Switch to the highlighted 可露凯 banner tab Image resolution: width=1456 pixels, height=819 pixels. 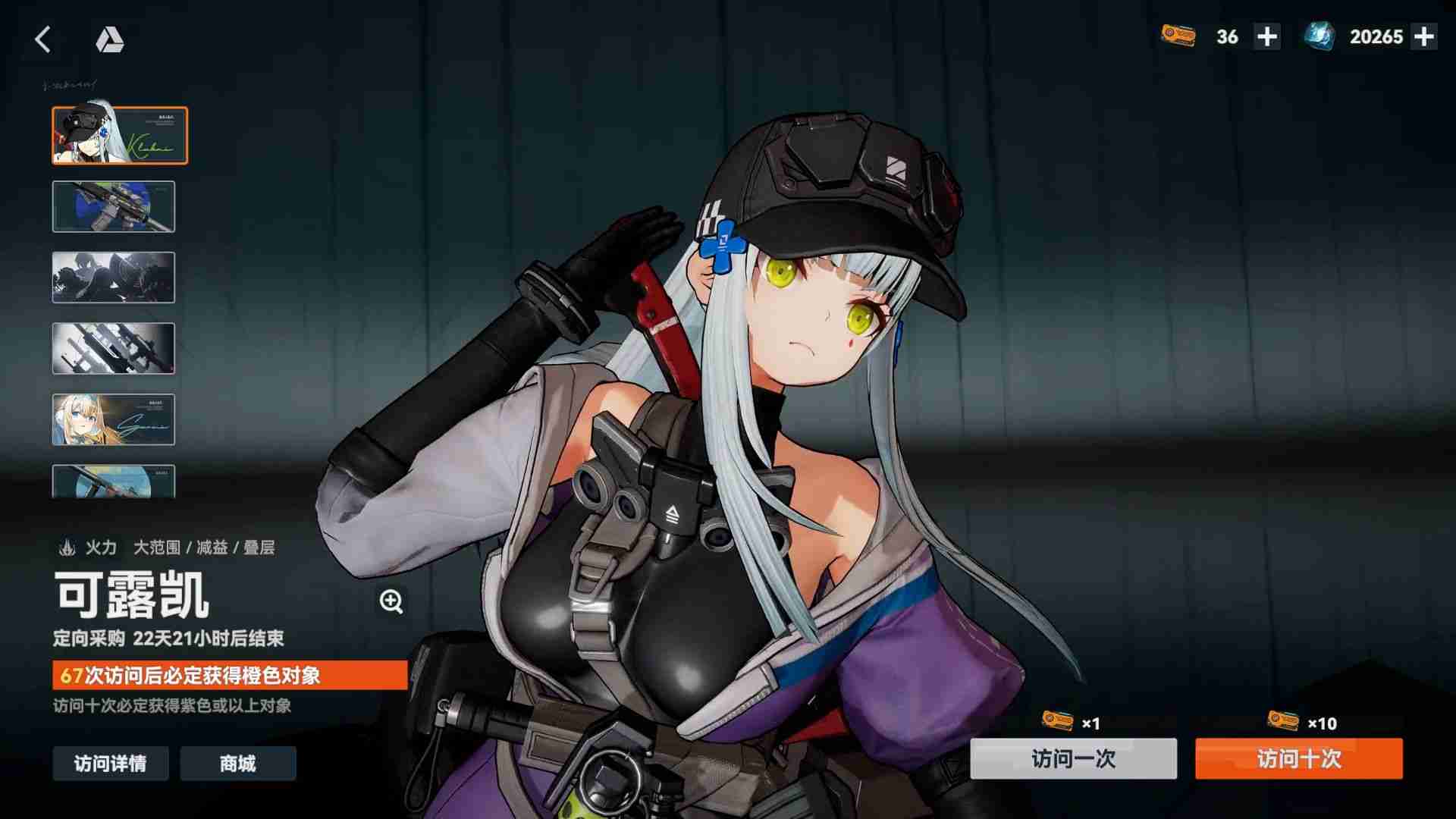(117, 135)
